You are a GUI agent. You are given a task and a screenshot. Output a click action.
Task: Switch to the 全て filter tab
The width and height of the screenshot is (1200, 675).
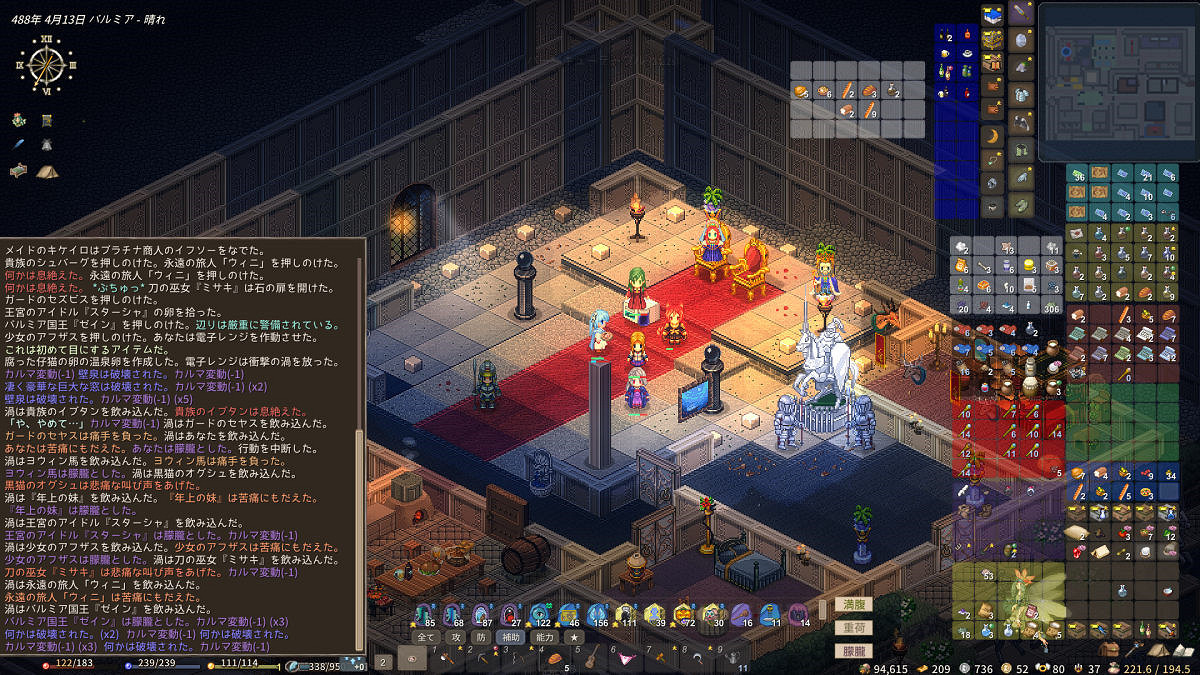tap(426, 636)
